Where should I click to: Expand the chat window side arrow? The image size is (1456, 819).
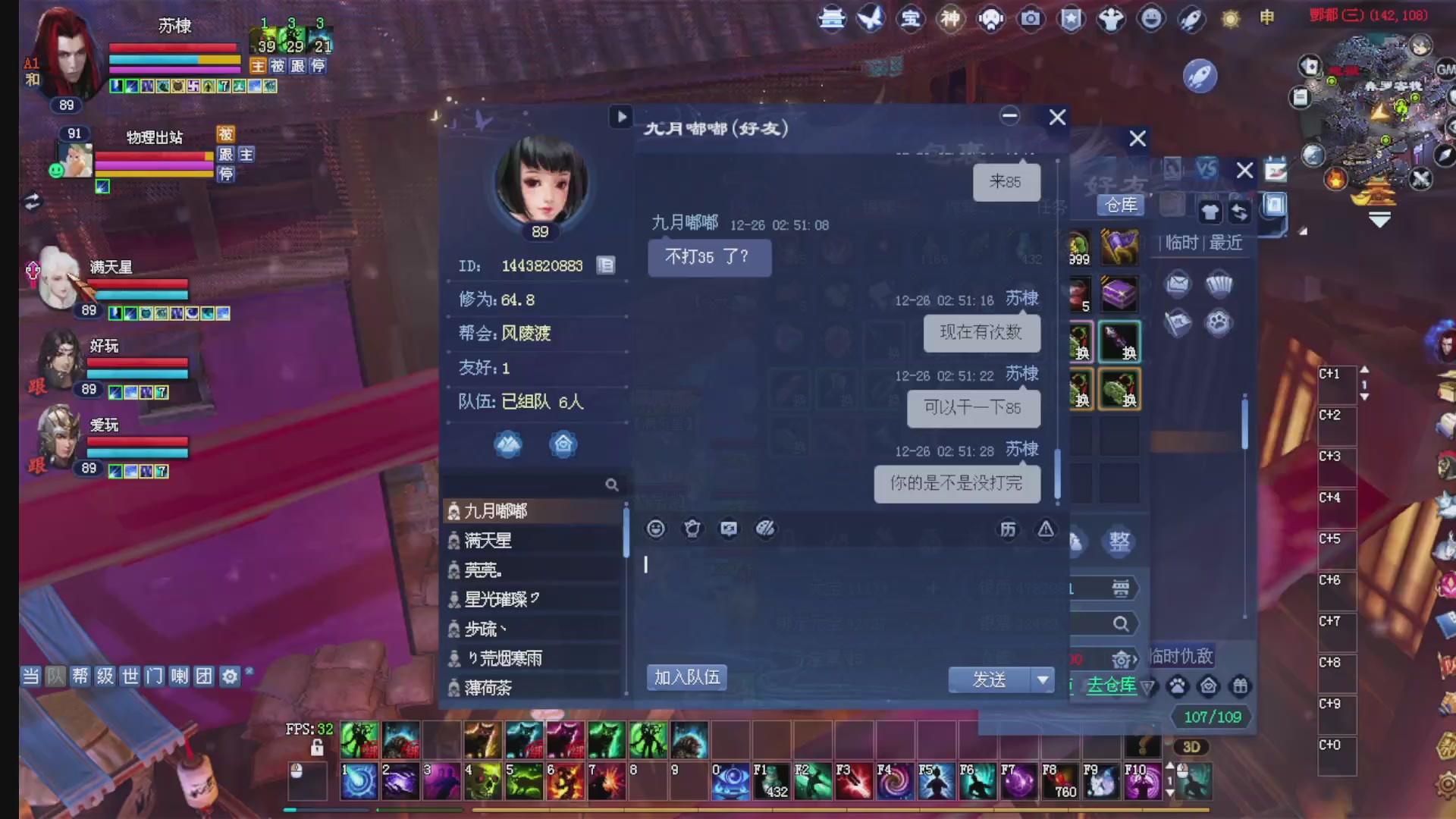pyautogui.click(x=622, y=117)
